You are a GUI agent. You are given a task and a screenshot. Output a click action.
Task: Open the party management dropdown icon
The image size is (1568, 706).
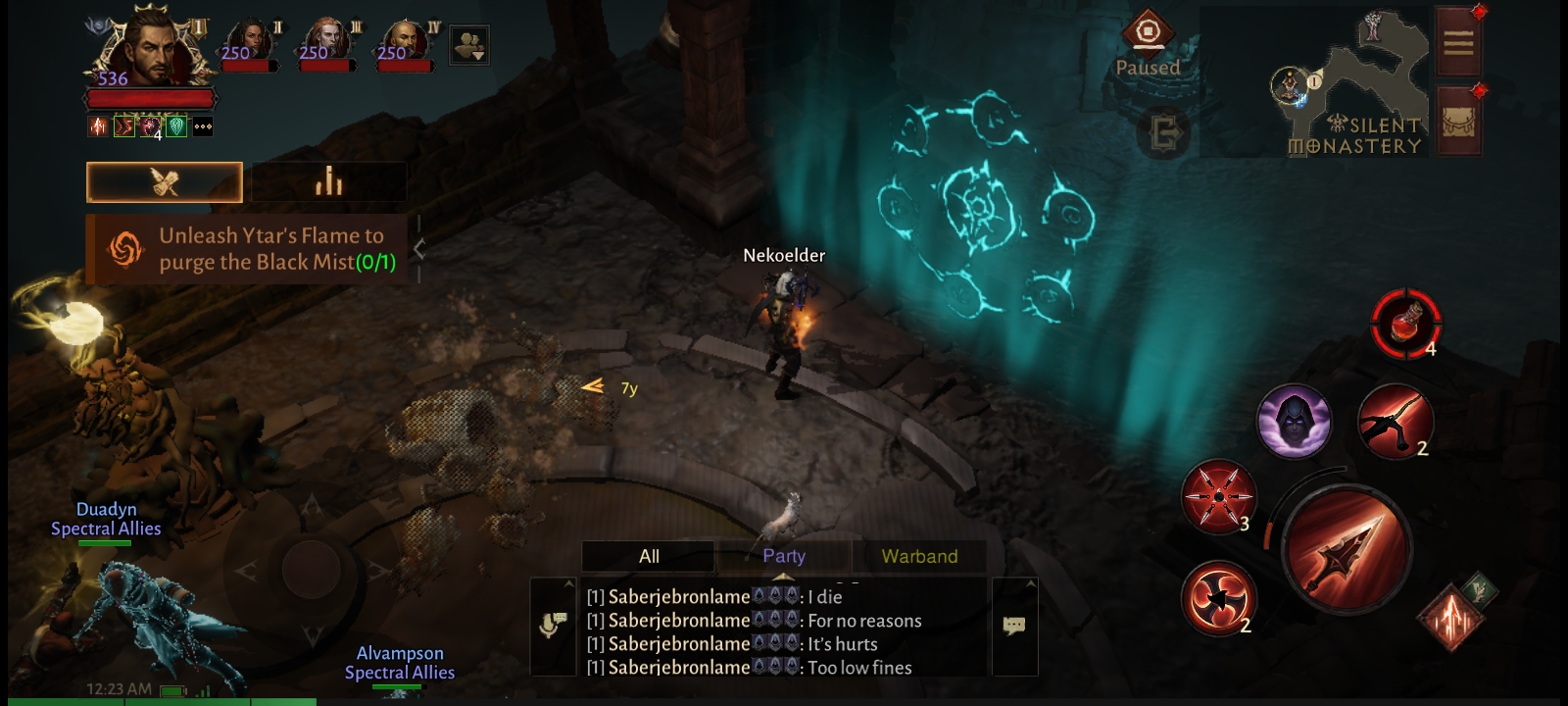coord(468,46)
